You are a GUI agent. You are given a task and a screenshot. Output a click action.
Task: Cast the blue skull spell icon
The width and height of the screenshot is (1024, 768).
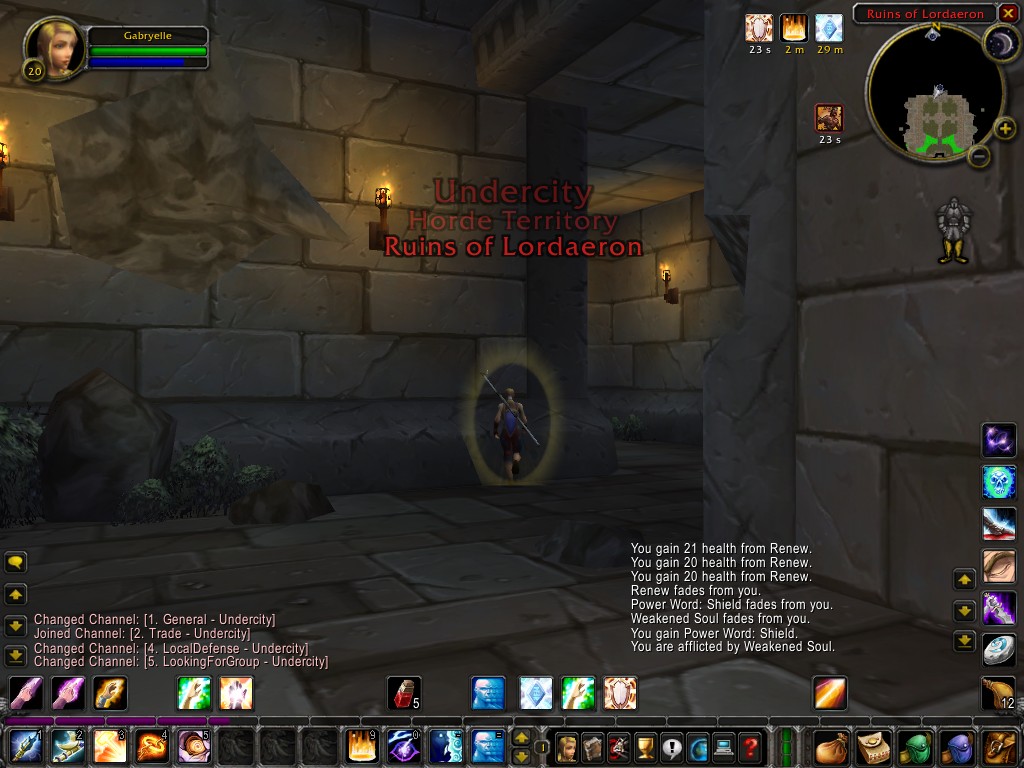coord(999,481)
